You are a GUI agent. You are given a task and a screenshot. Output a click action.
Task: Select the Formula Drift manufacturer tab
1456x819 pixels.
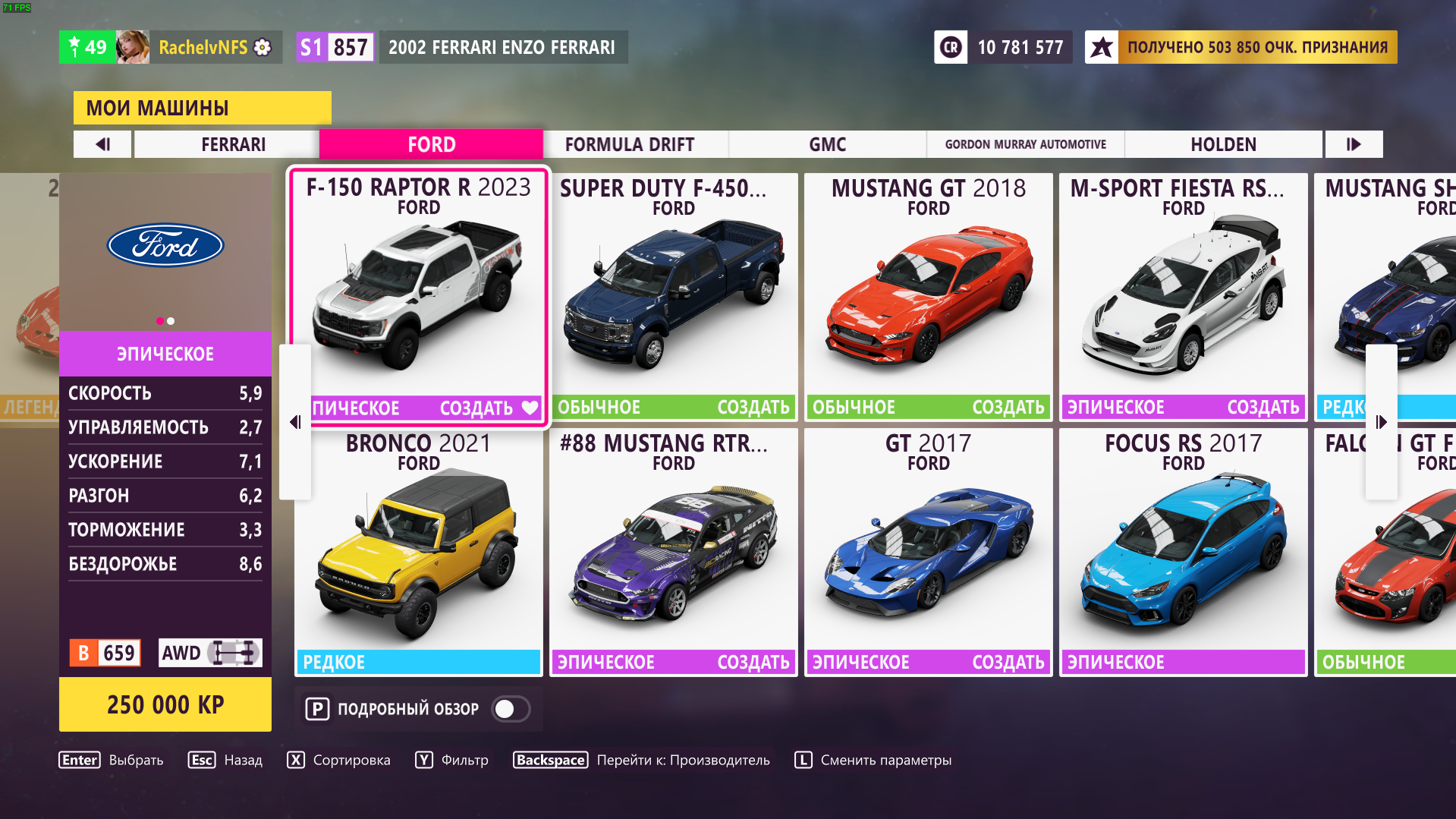[629, 144]
